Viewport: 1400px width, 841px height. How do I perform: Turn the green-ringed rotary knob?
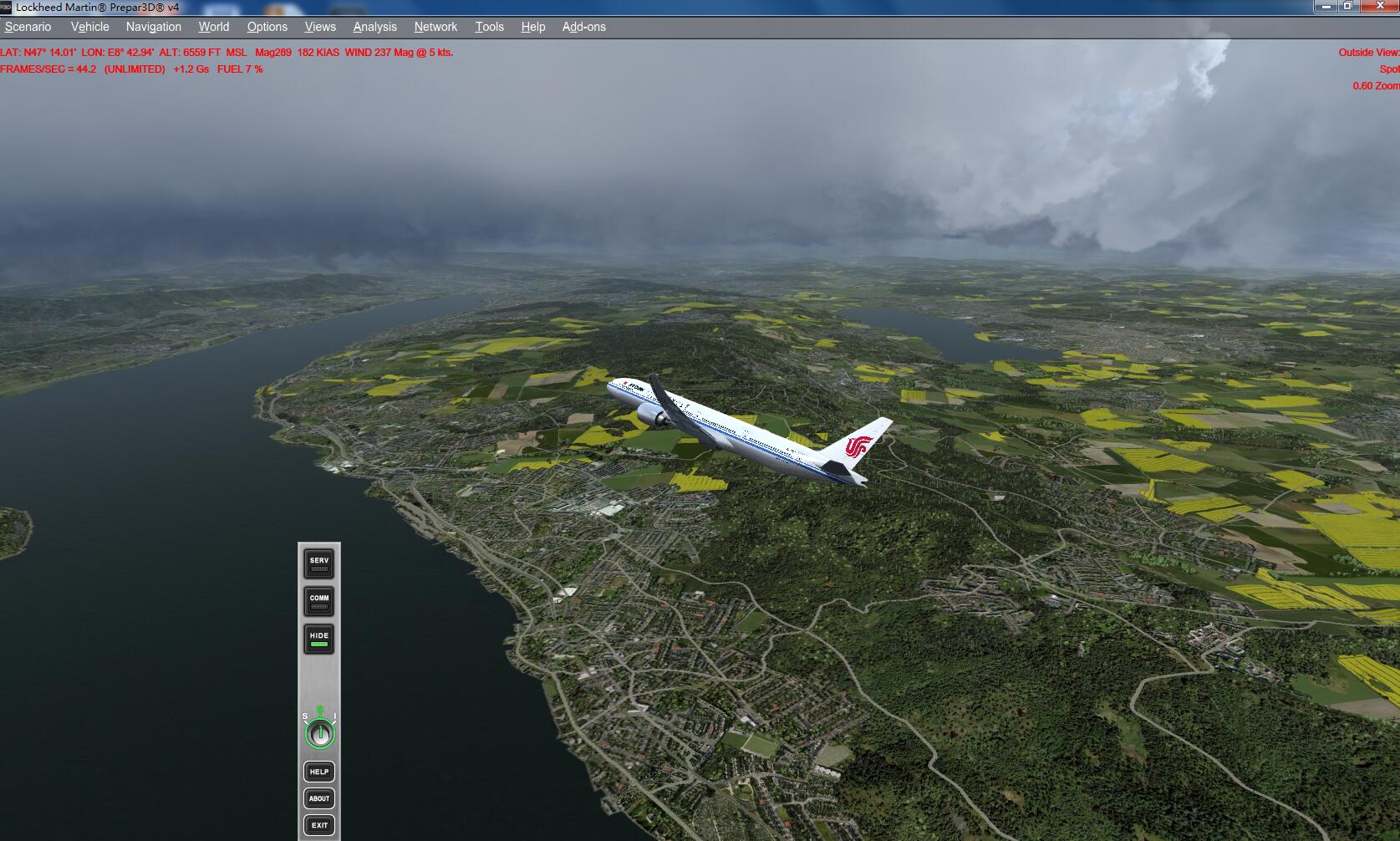pos(319,734)
